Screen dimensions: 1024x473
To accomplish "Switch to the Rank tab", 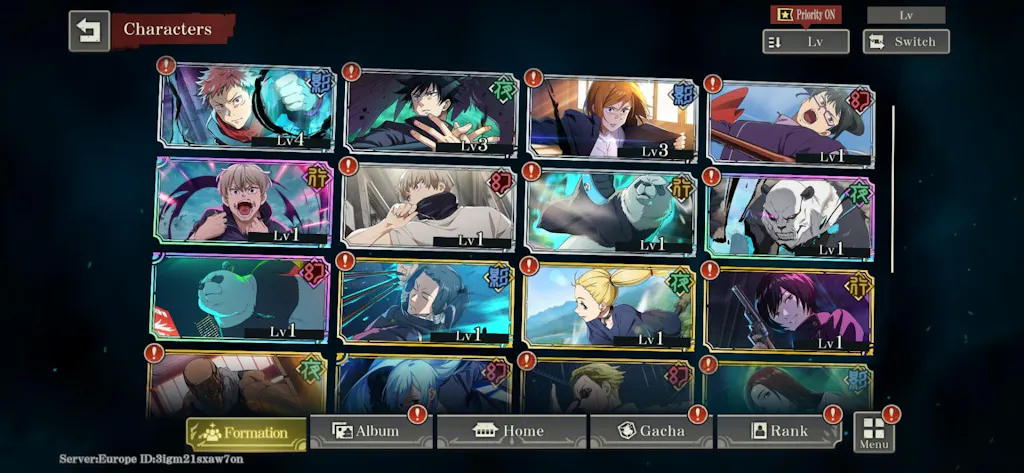I will pyautogui.click(x=777, y=431).
